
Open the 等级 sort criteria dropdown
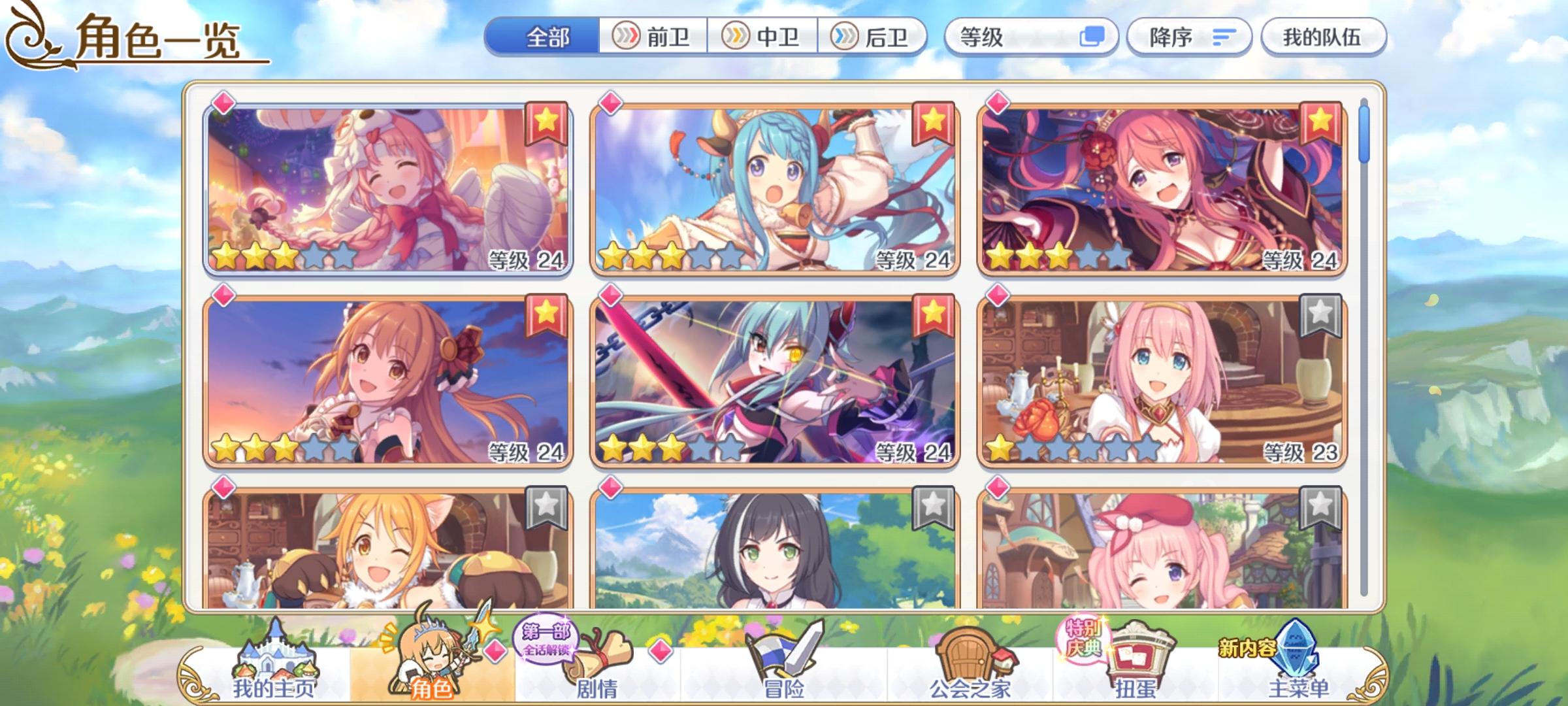pos(1022,37)
